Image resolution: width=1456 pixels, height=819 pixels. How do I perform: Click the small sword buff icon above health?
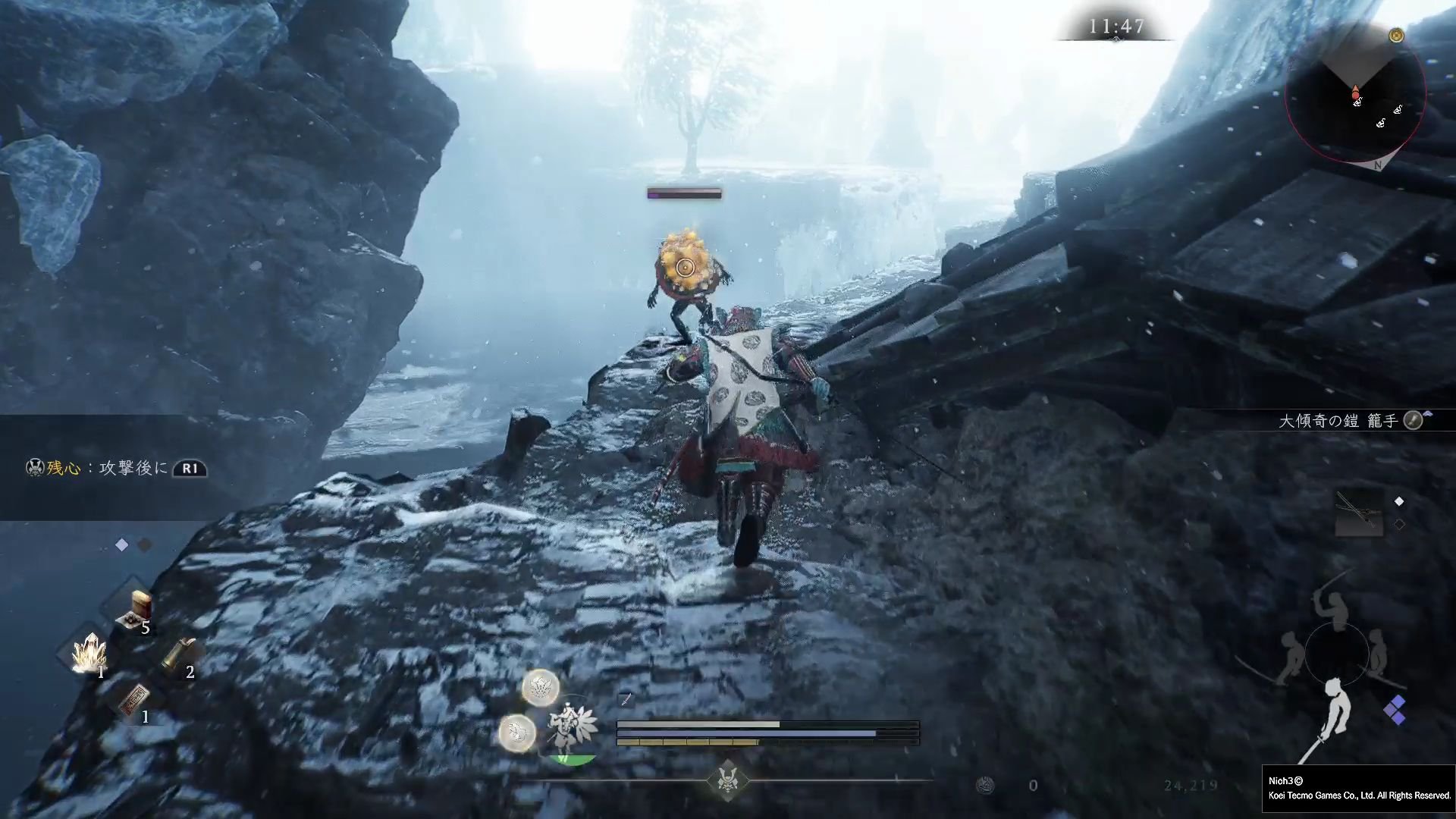pyautogui.click(x=626, y=698)
